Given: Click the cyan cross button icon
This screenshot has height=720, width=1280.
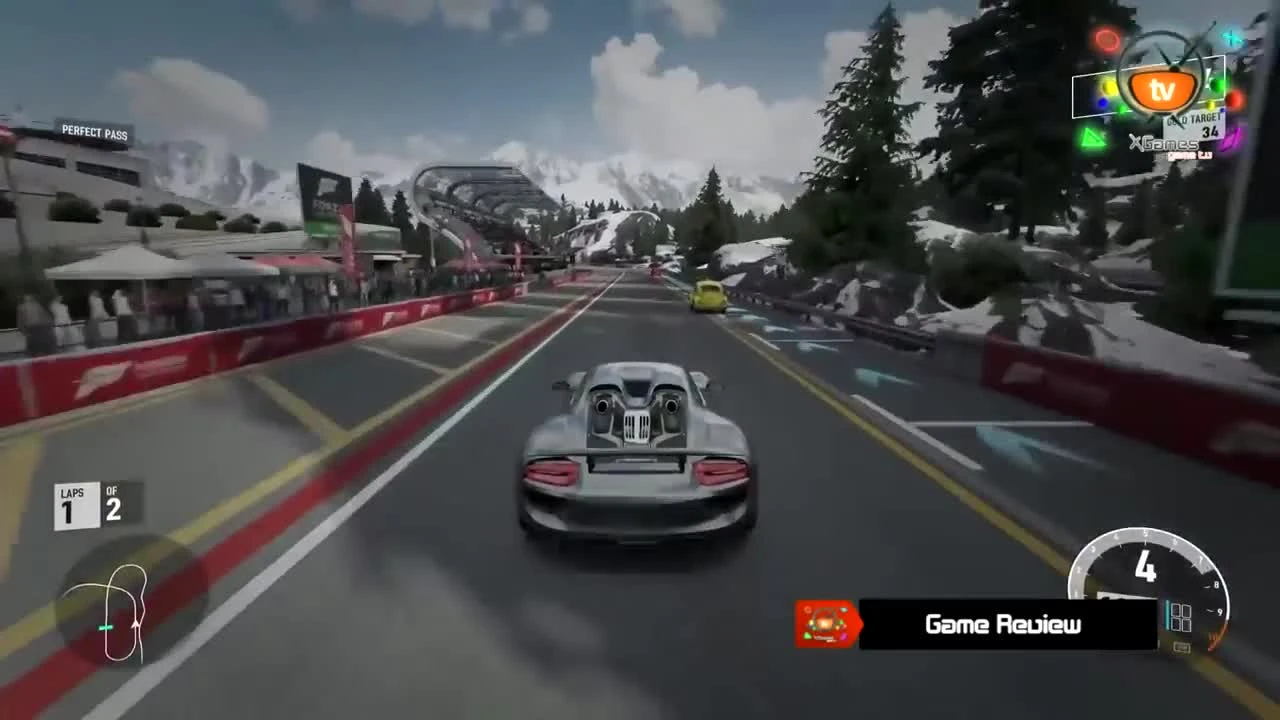Looking at the screenshot, I should click(x=1231, y=37).
